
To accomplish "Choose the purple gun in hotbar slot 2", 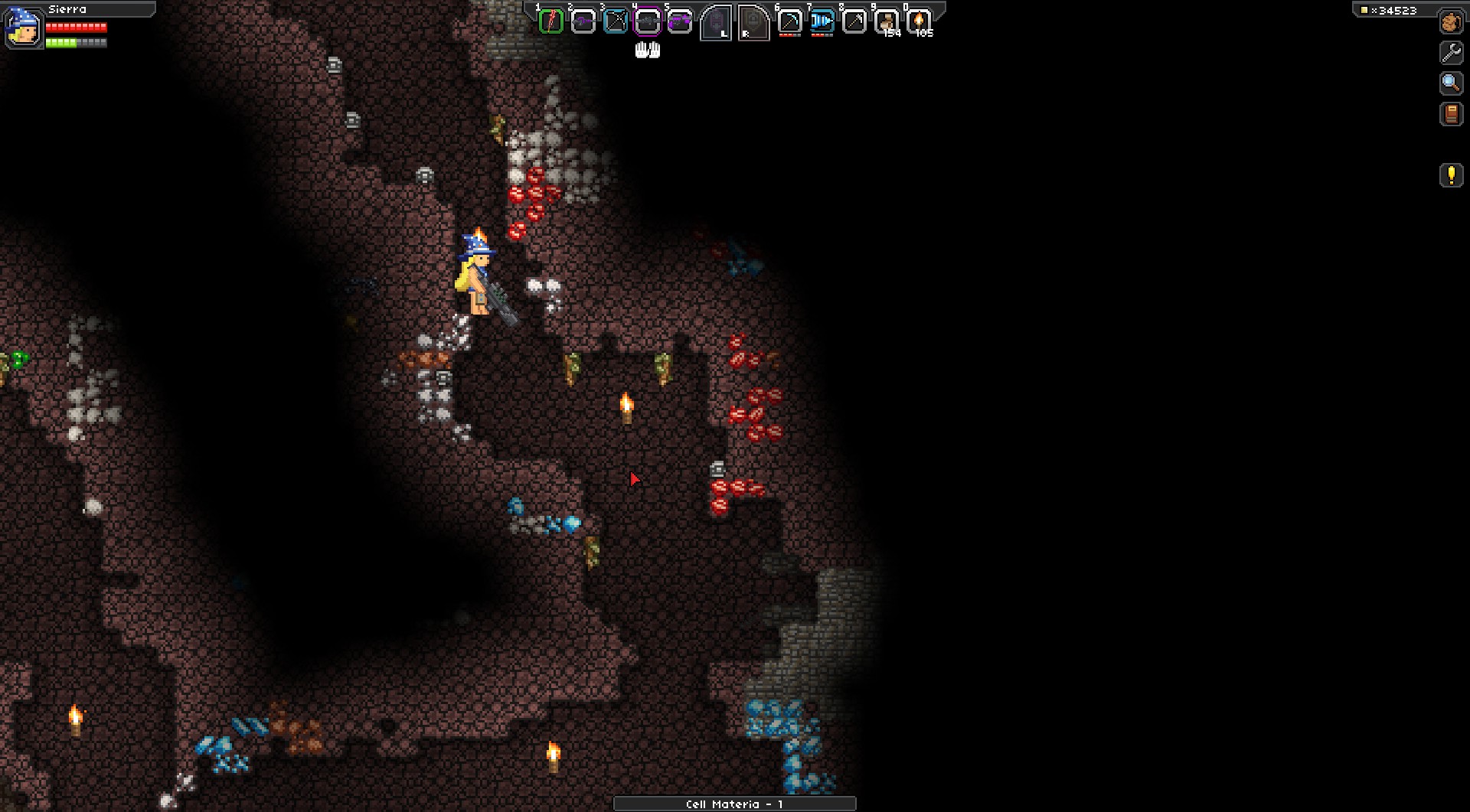I will pos(583,21).
